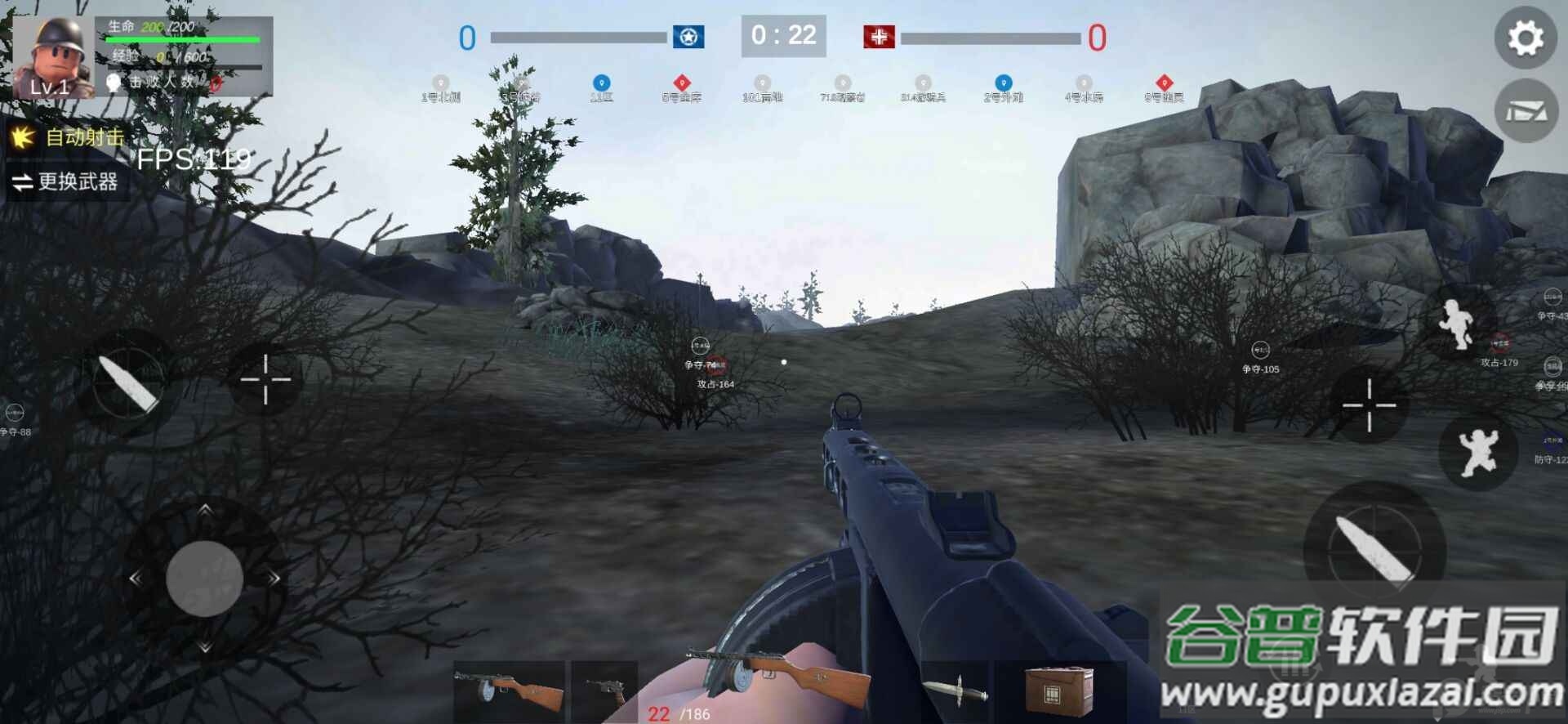Tap the soldier avatar portrait

pyautogui.click(x=52, y=57)
